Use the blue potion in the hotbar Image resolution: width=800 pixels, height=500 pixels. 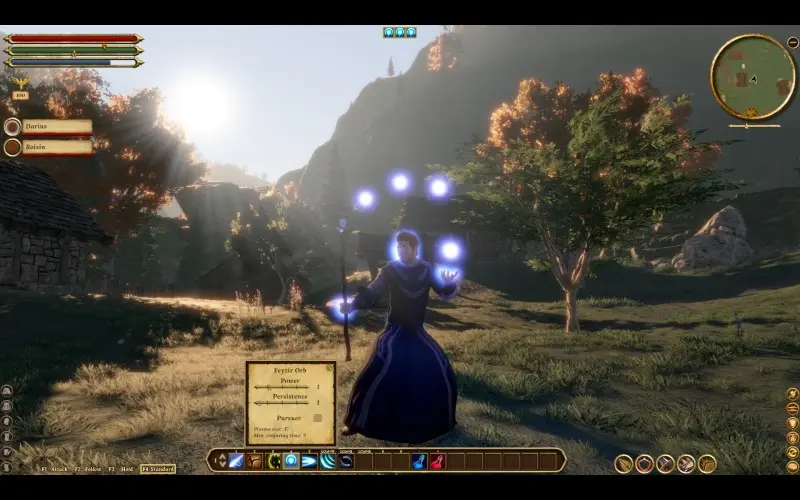[x=419, y=461]
